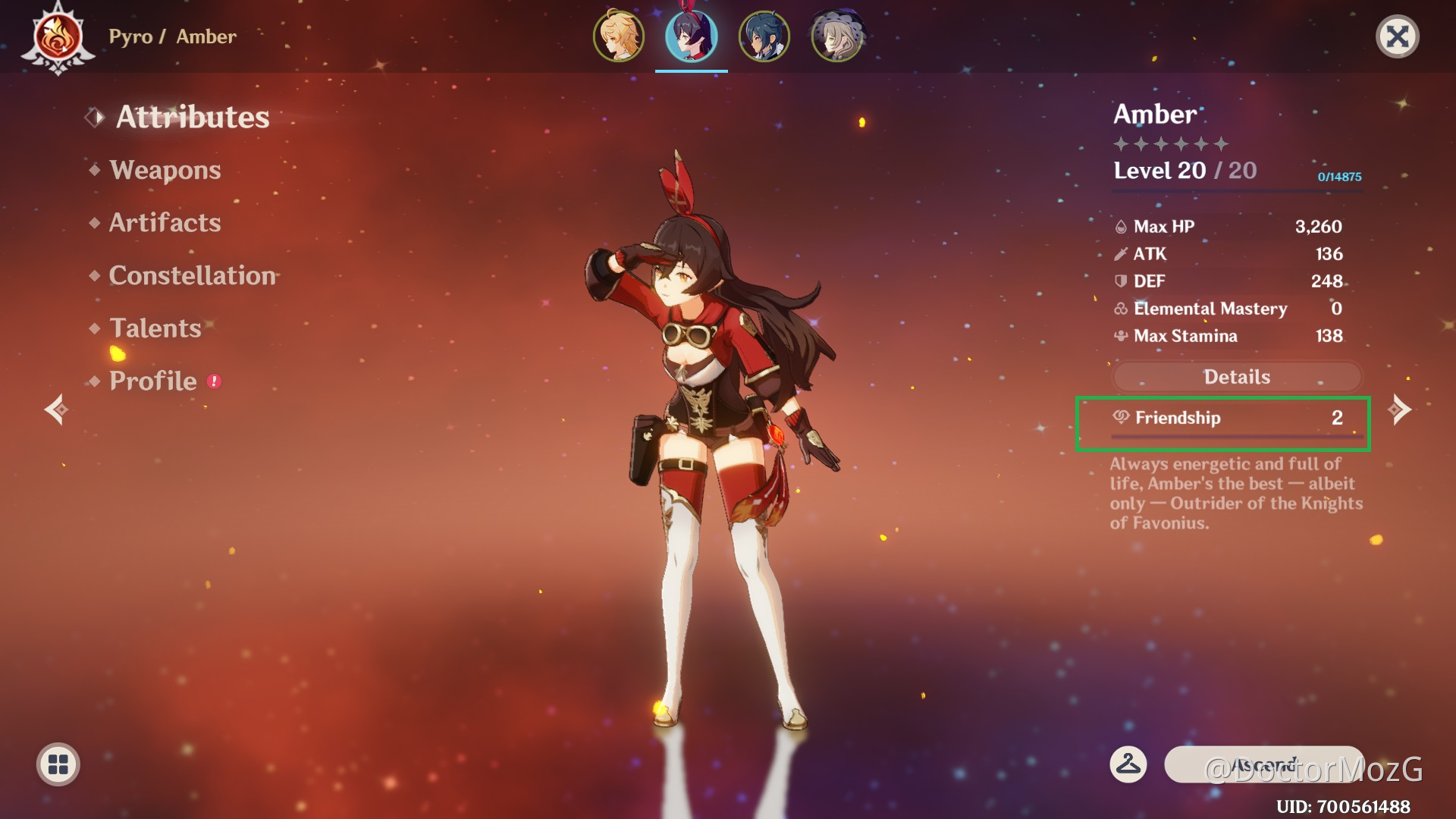Open the outfit hanger icon

(x=1128, y=764)
